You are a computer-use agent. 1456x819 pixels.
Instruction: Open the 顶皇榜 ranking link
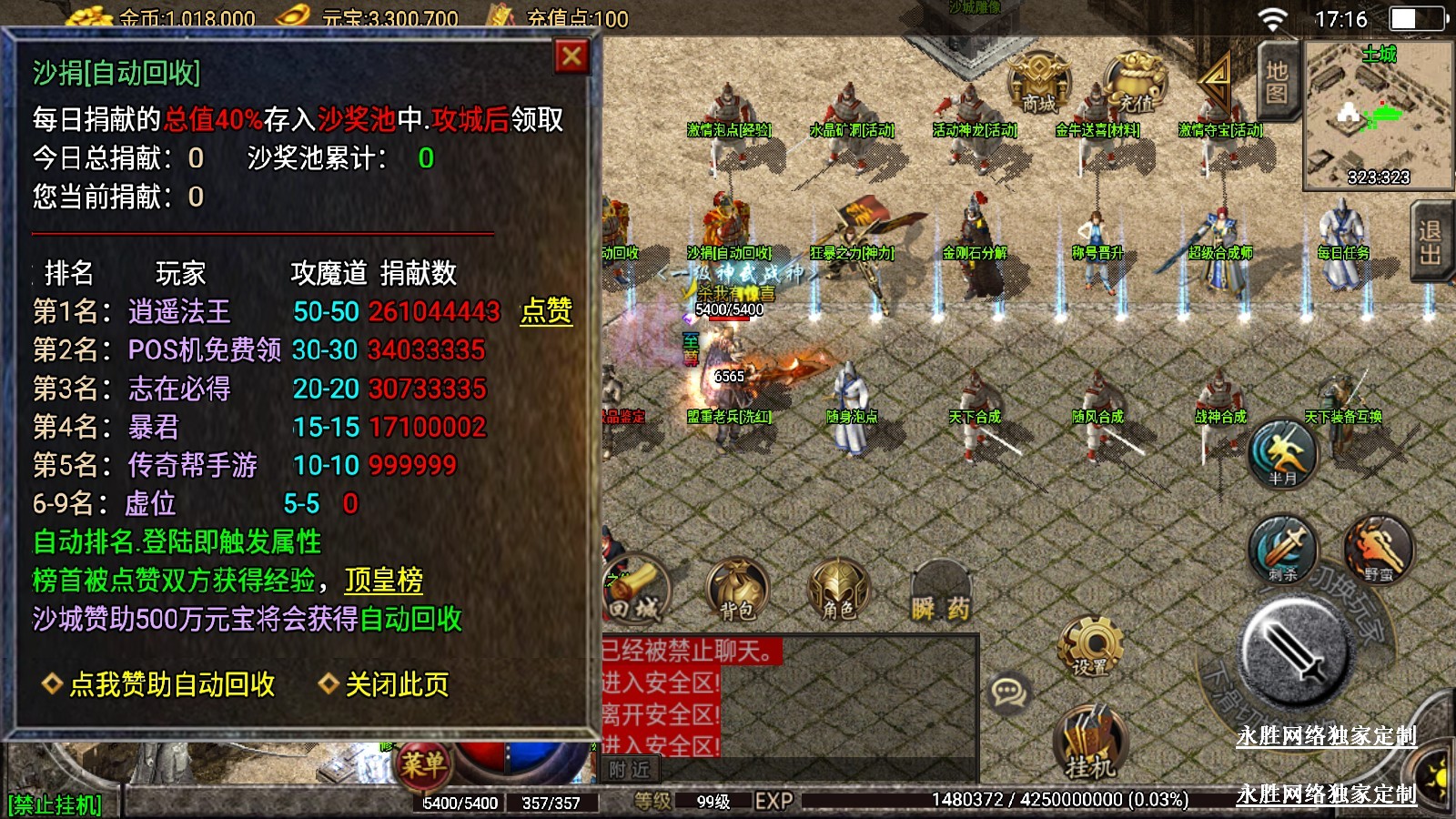click(384, 581)
